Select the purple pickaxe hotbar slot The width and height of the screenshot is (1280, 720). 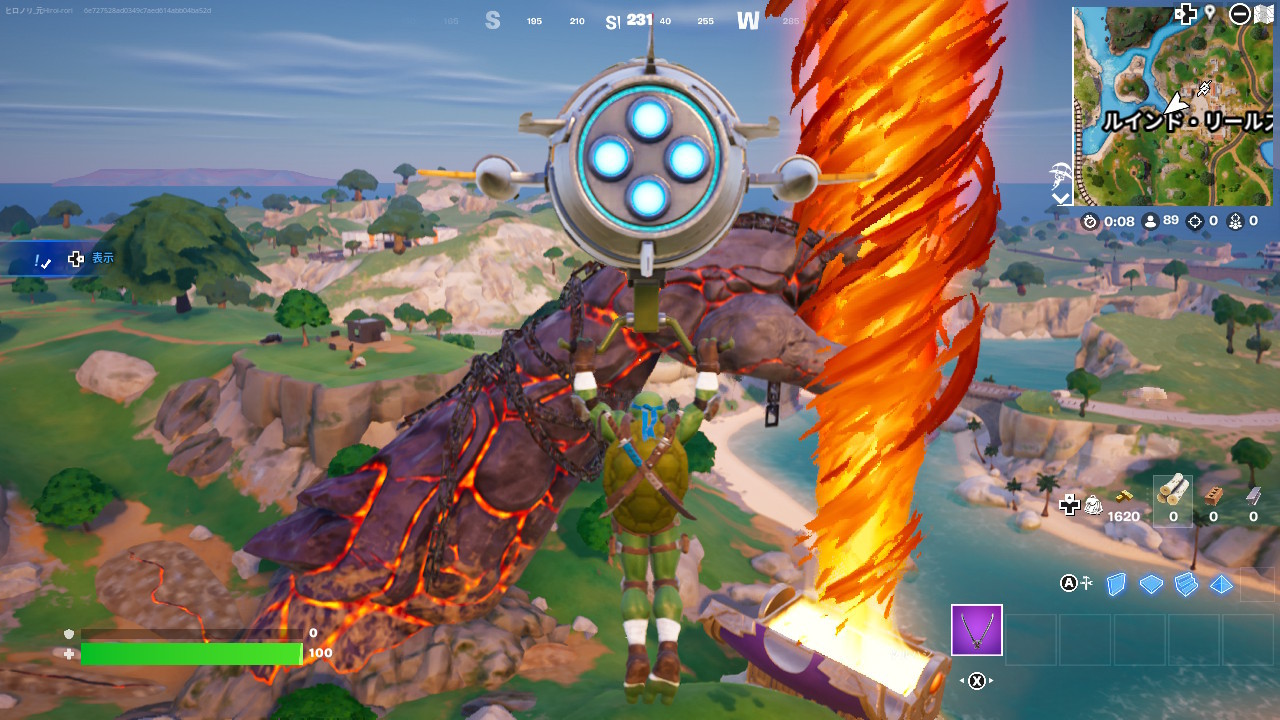(x=976, y=630)
